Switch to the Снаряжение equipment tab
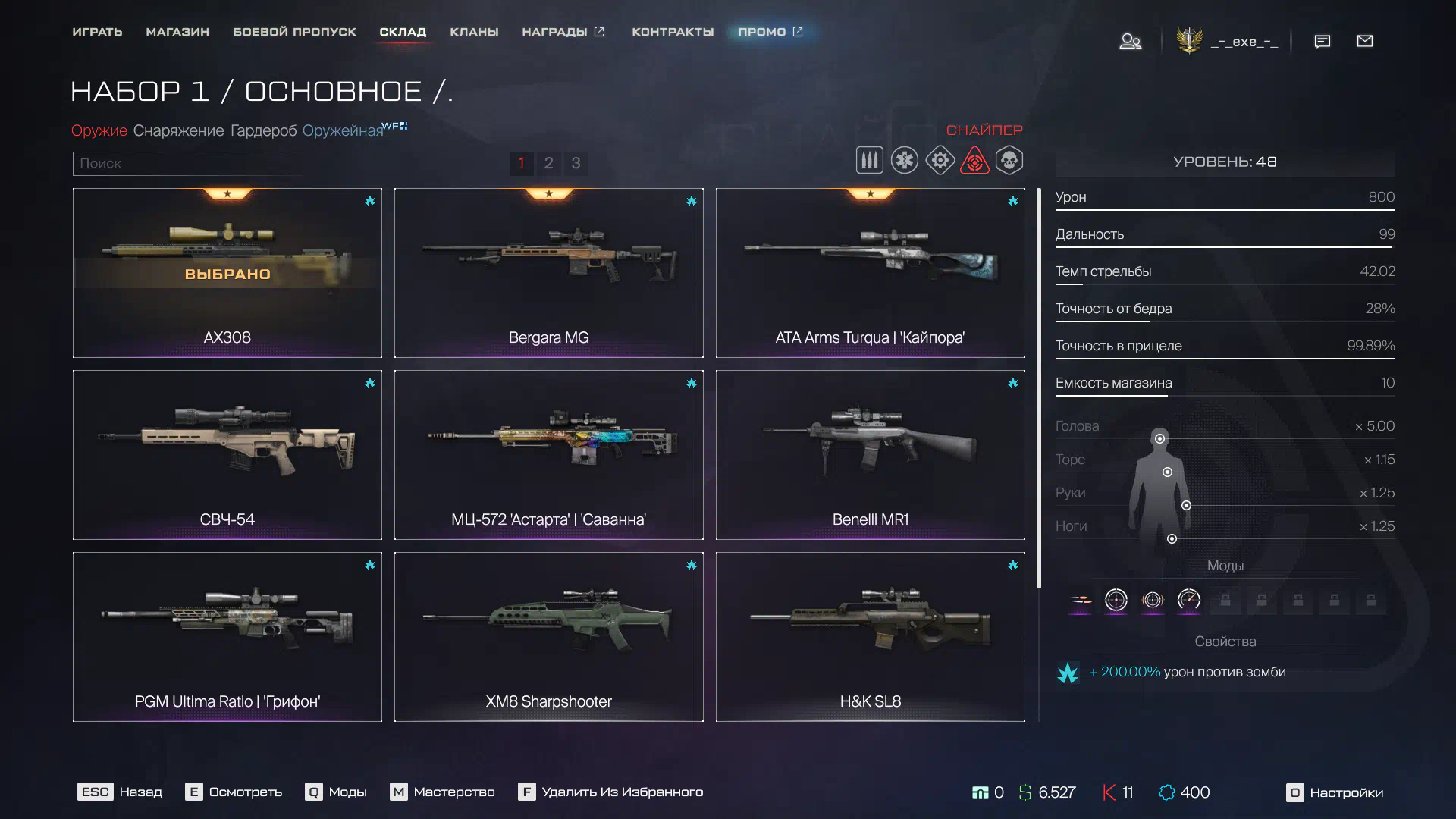The width and height of the screenshot is (1456, 819). (178, 130)
